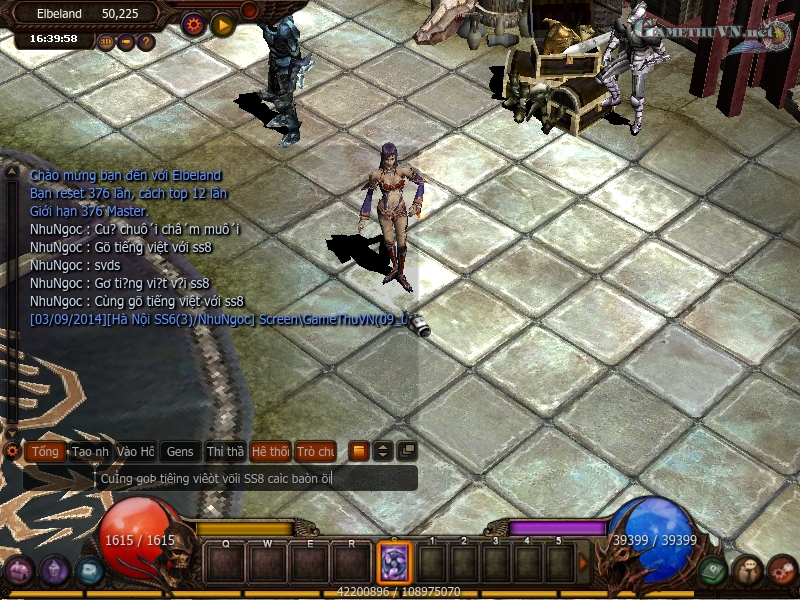Open the Gens chat tab

click(180, 452)
